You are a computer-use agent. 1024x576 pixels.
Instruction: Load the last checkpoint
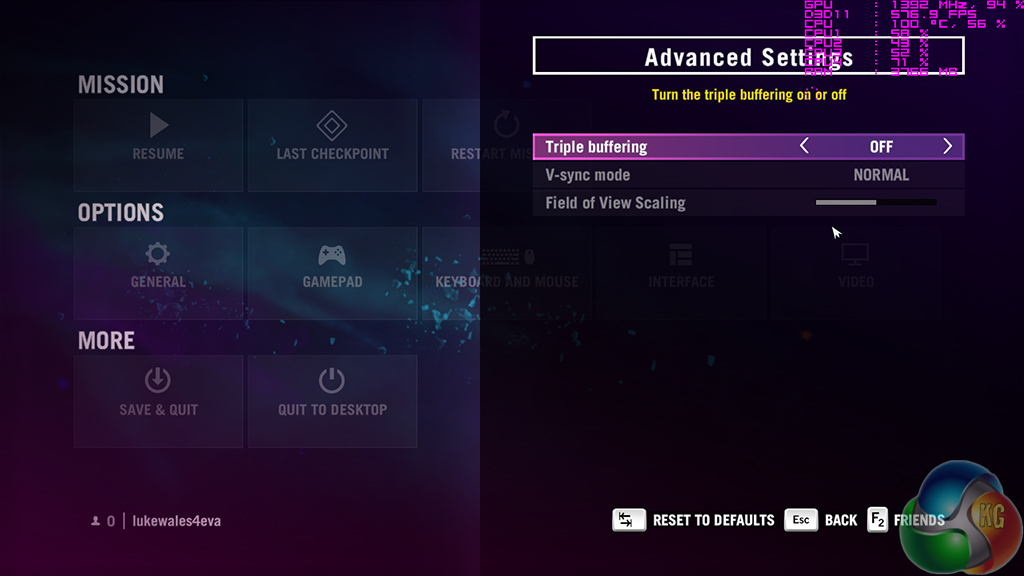point(332,138)
